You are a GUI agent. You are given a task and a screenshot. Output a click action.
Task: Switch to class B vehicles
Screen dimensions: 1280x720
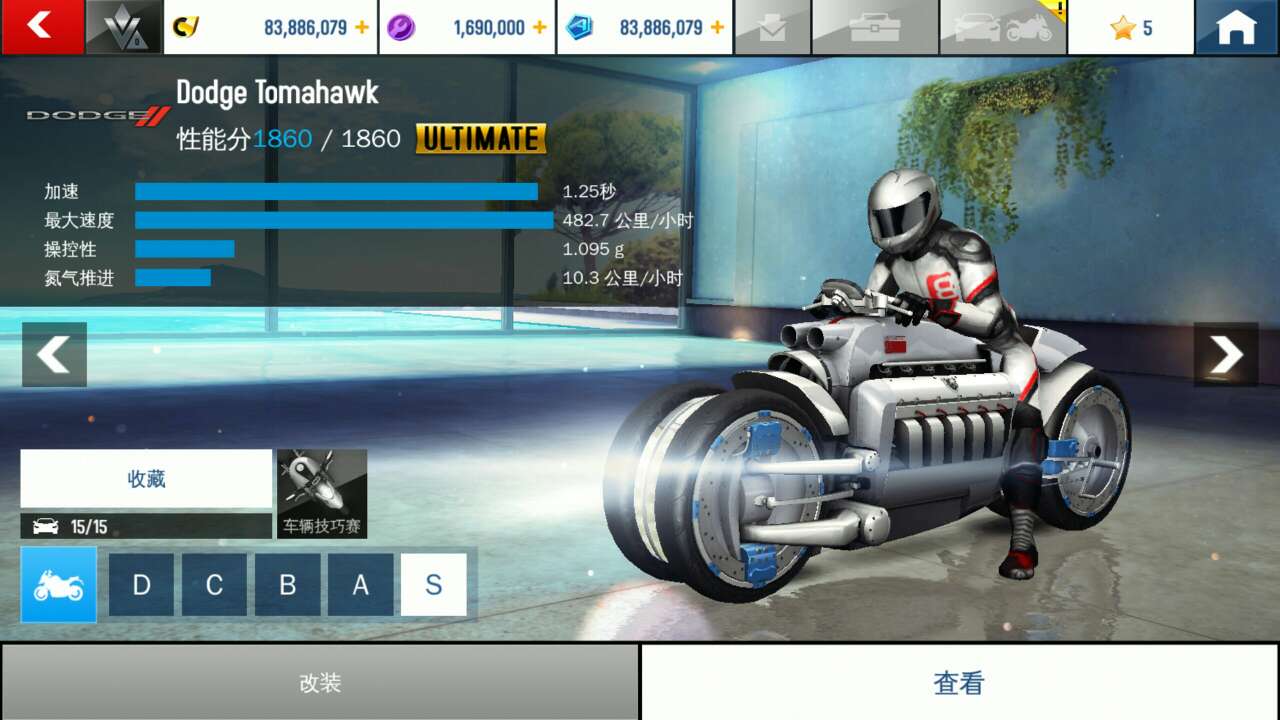pyautogui.click(x=287, y=584)
